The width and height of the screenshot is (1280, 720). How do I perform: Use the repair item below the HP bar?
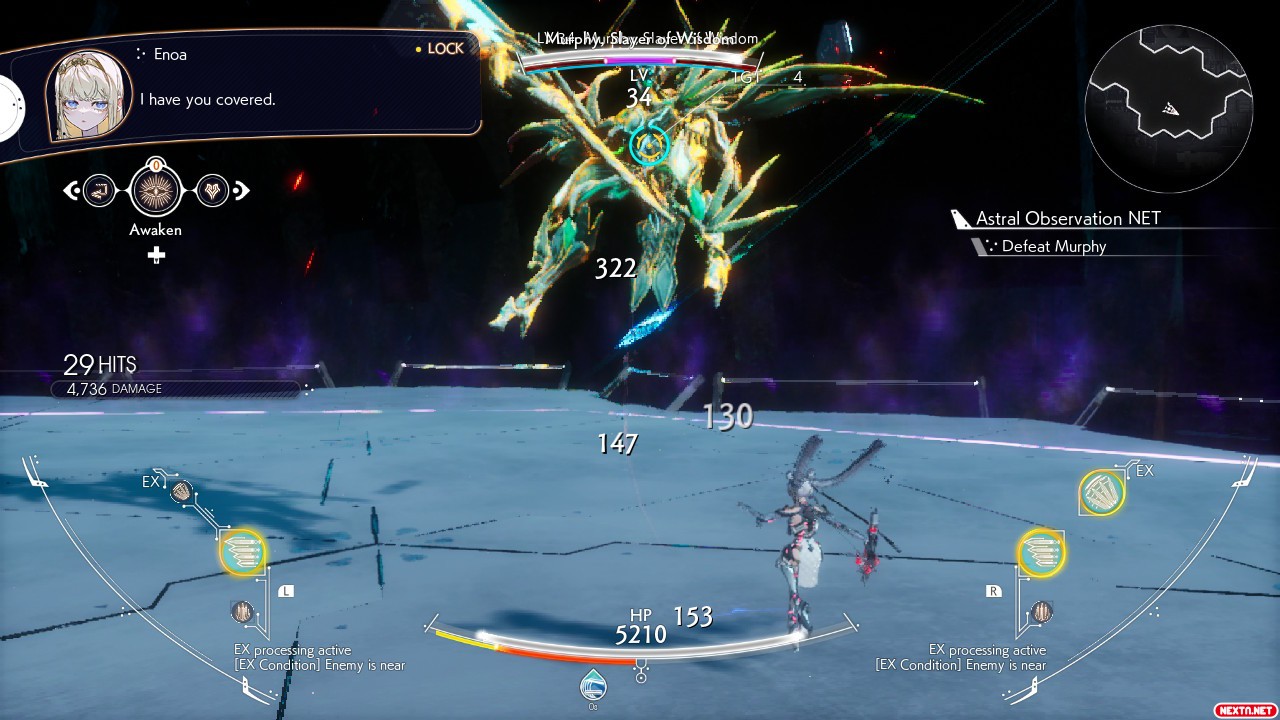coord(594,685)
